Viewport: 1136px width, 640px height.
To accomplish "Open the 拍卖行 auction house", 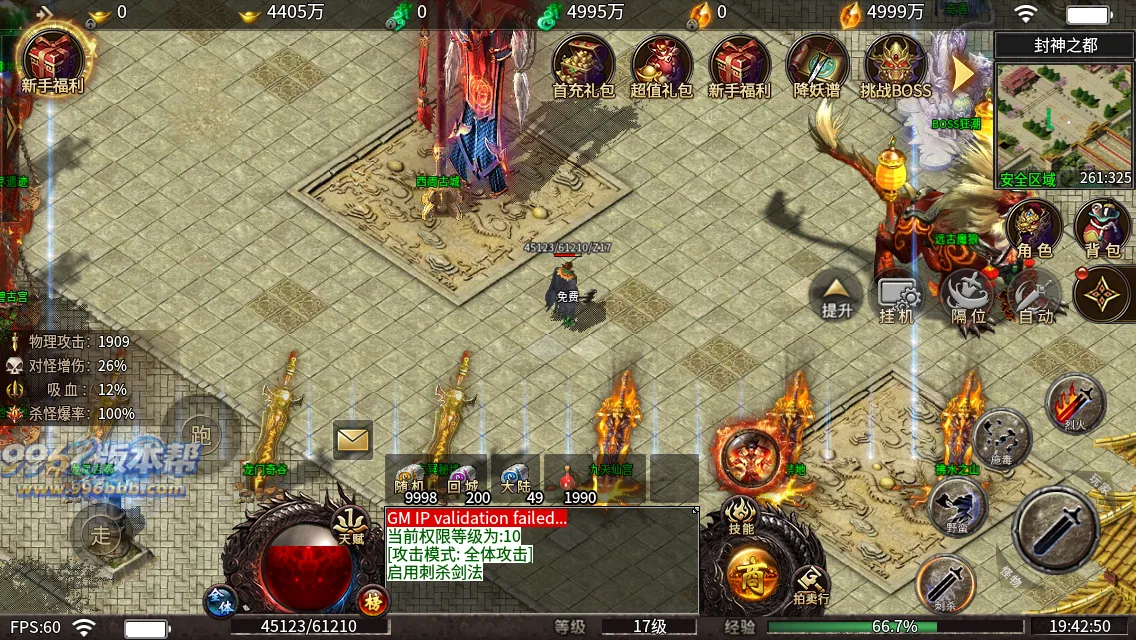I will point(810,585).
